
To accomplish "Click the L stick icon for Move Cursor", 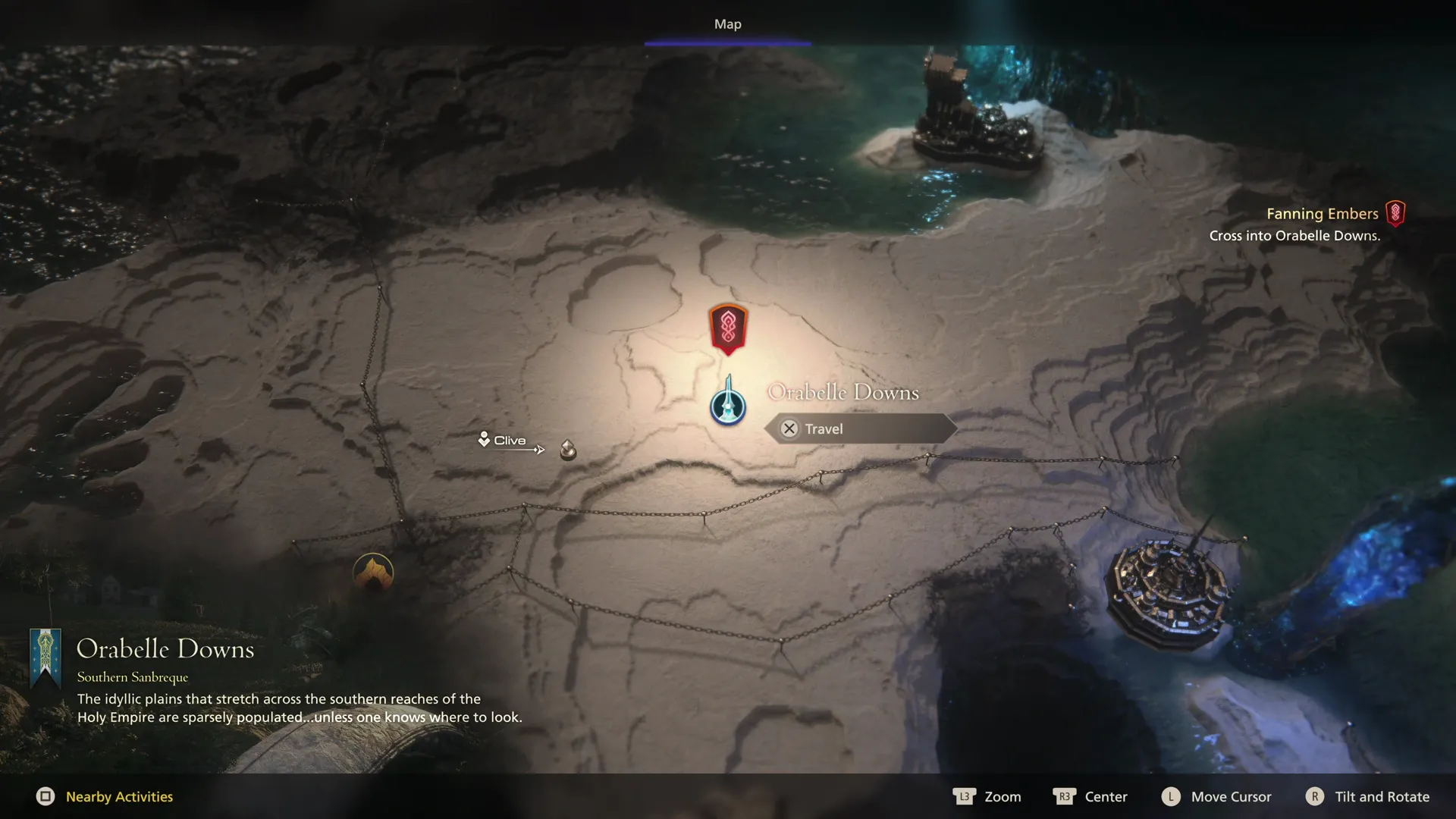I will coord(1170,797).
